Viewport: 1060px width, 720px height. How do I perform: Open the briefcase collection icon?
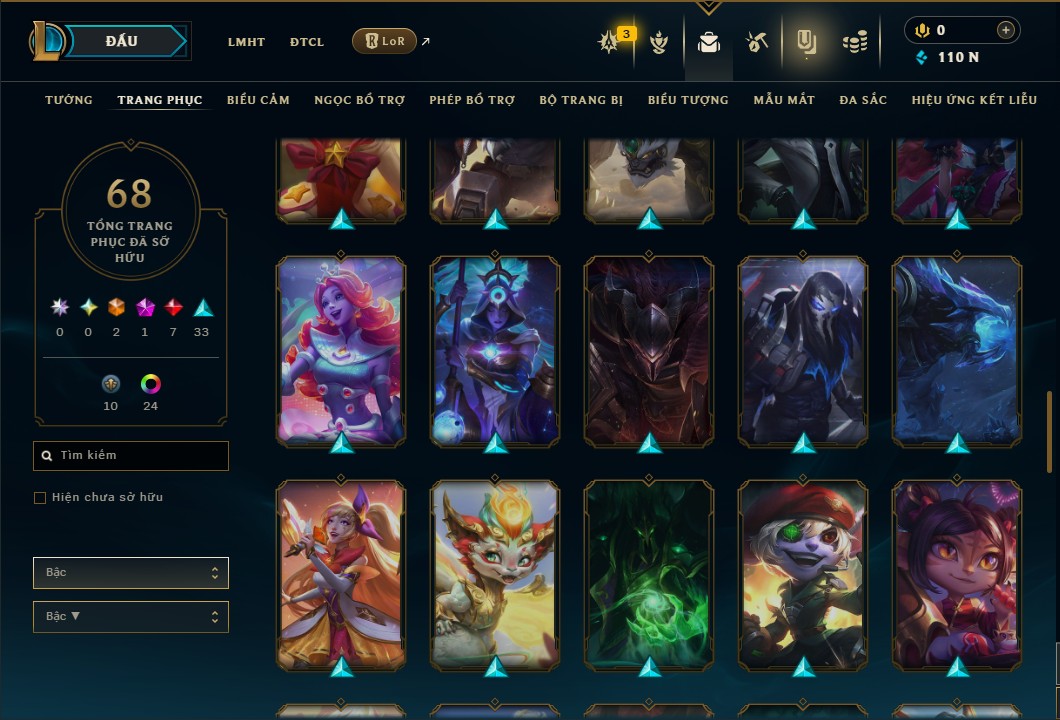click(709, 42)
